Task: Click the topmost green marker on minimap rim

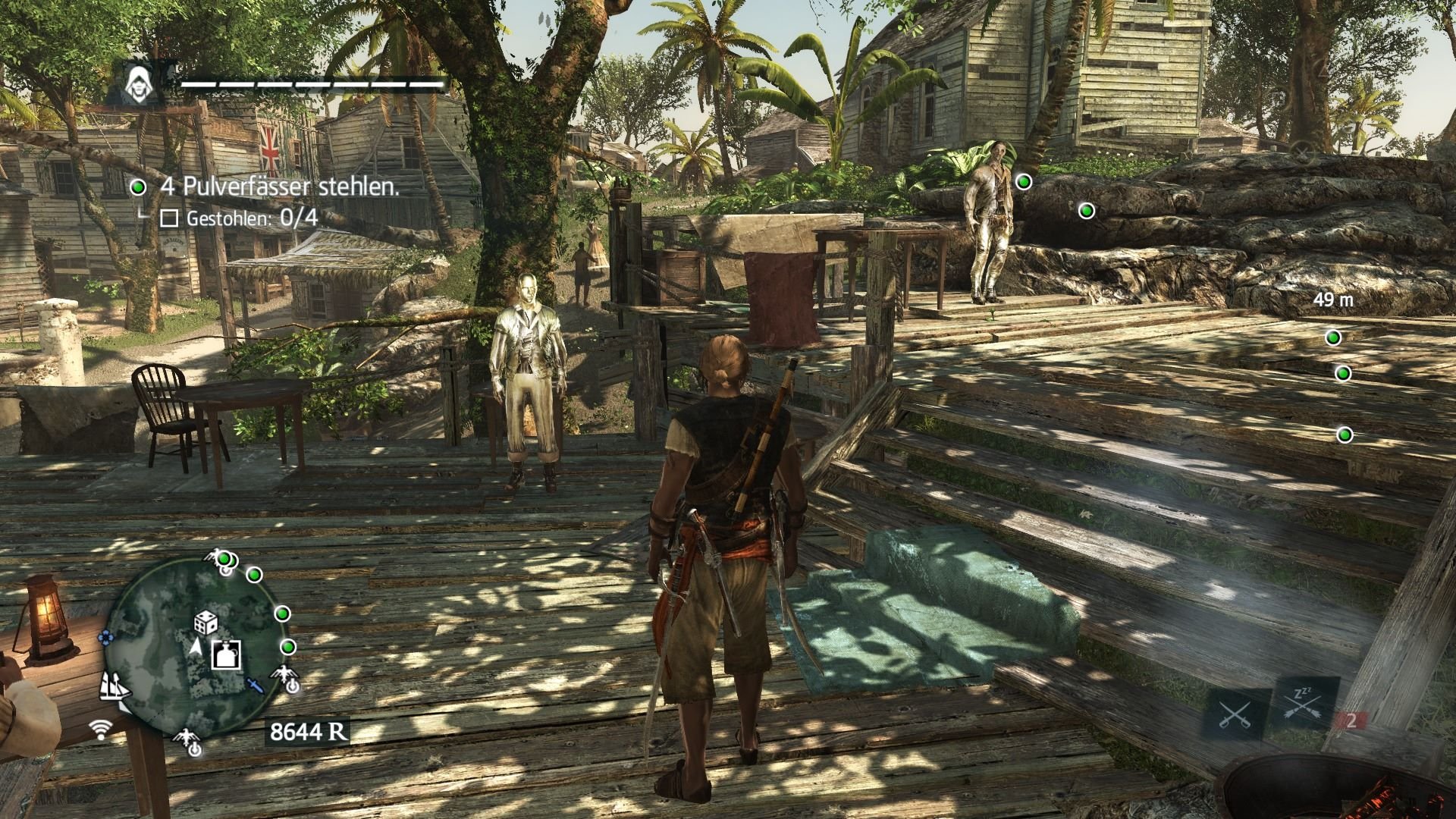Action: (x=224, y=559)
